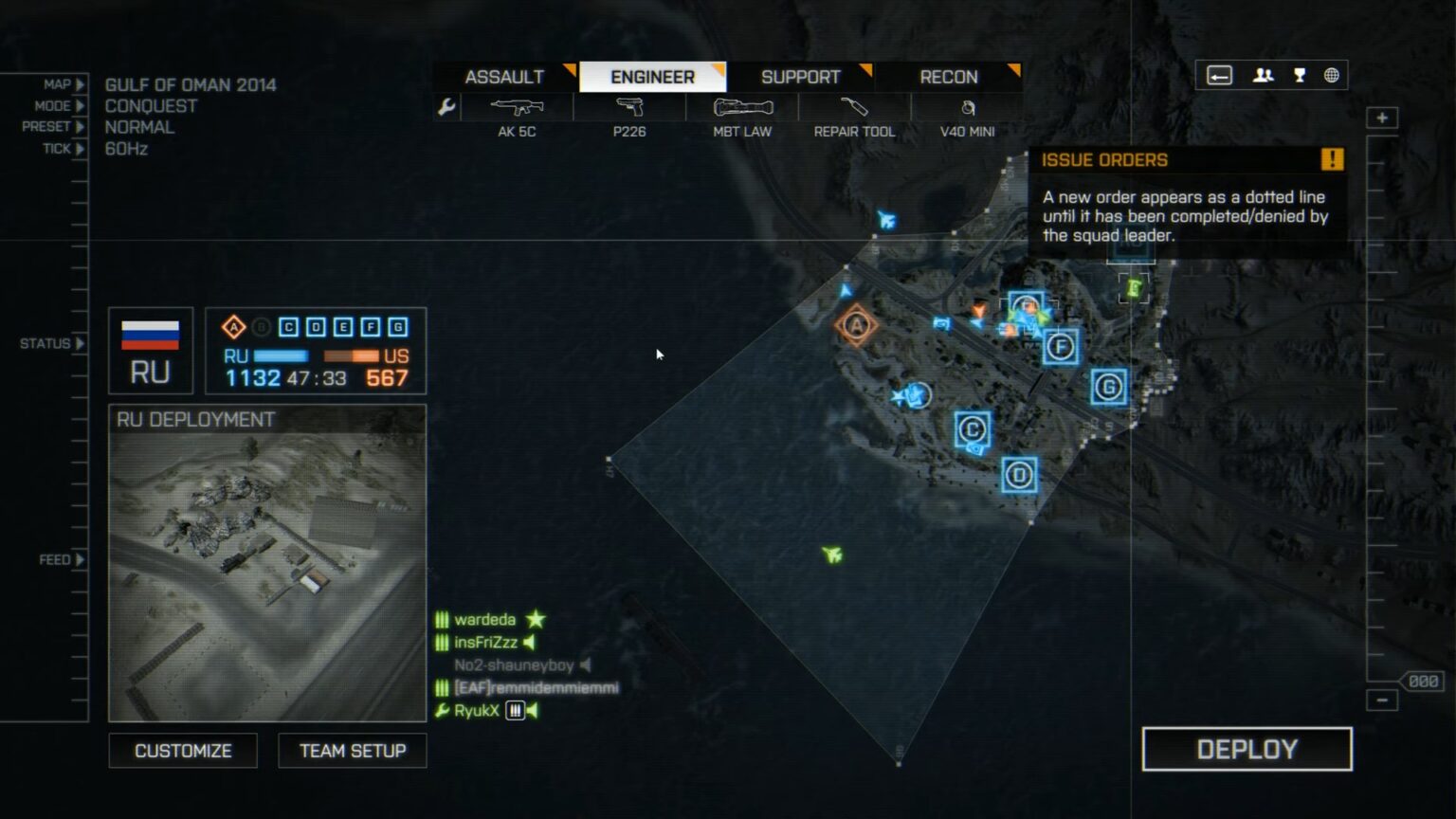Screen dimensions: 1456x819
Task: Open the CUSTOMIZE screen
Action: tap(183, 750)
